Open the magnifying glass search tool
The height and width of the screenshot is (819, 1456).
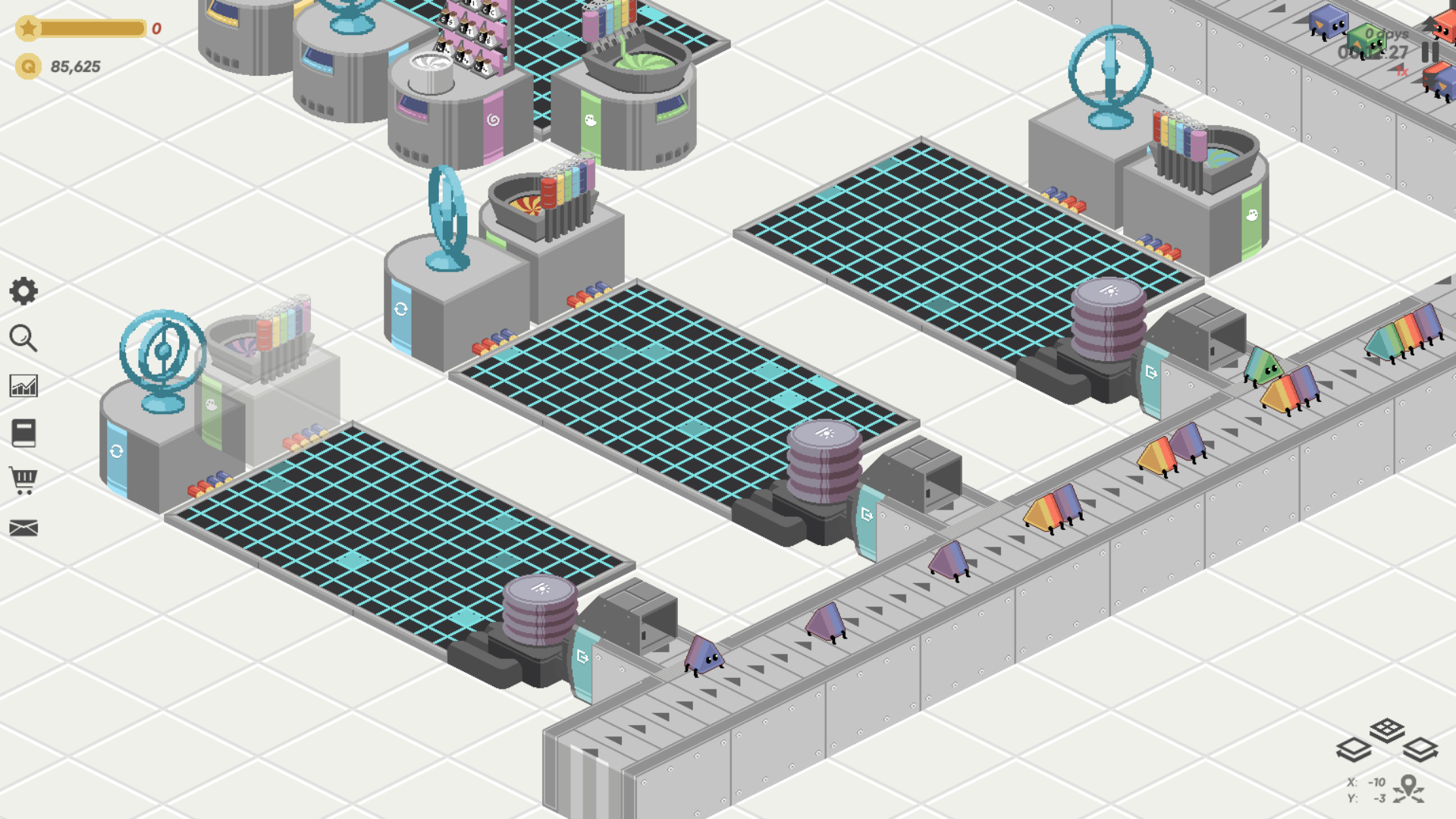click(24, 338)
